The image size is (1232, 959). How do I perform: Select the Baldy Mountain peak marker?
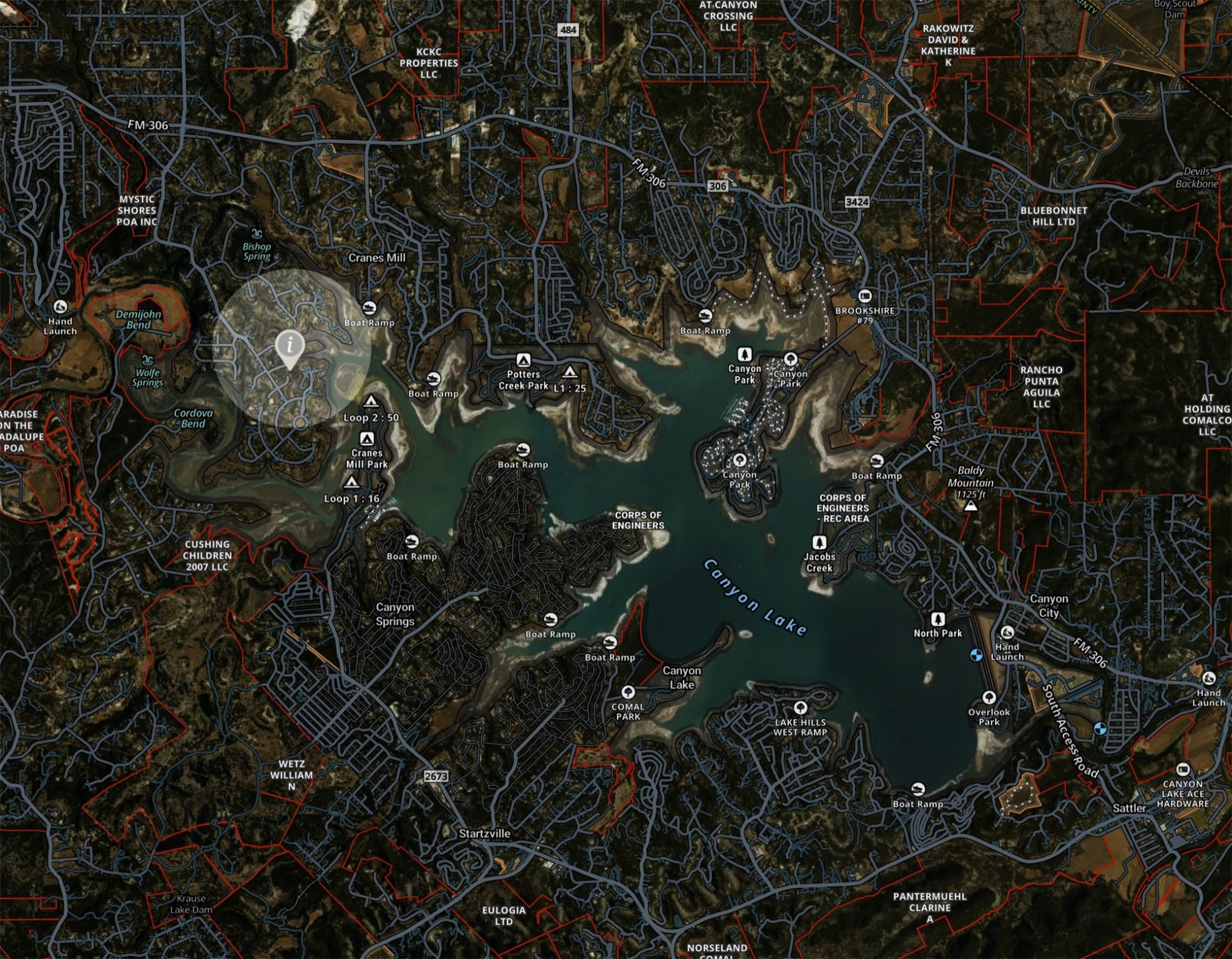click(x=970, y=506)
